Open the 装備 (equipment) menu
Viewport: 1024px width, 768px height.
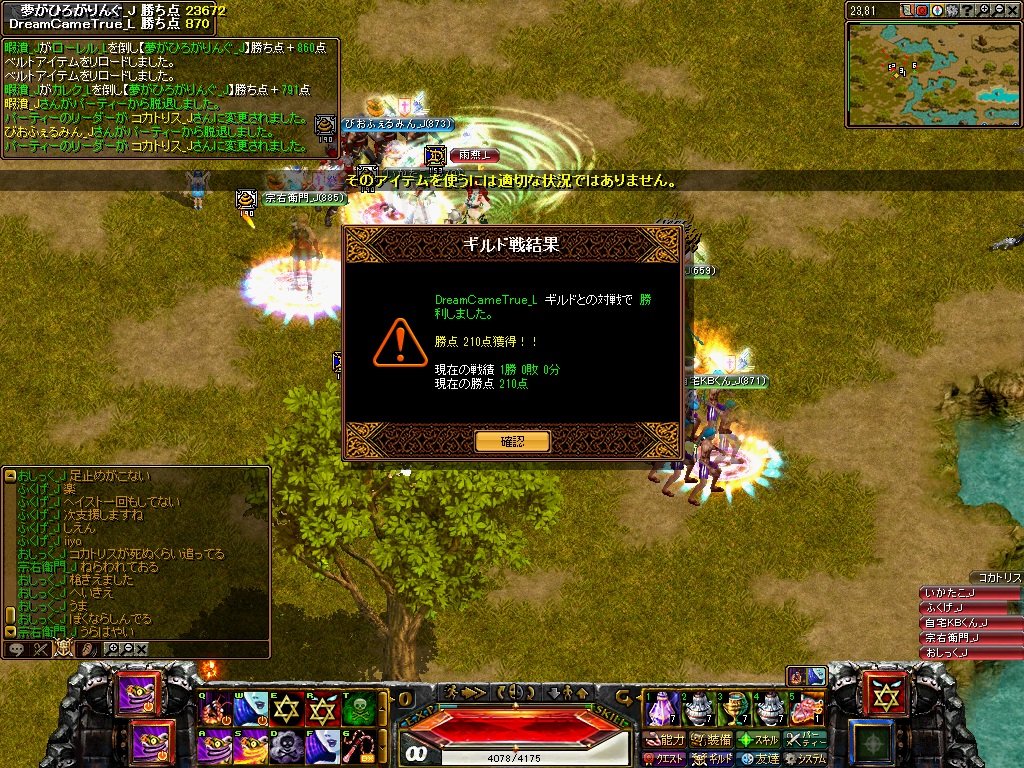coord(712,740)
